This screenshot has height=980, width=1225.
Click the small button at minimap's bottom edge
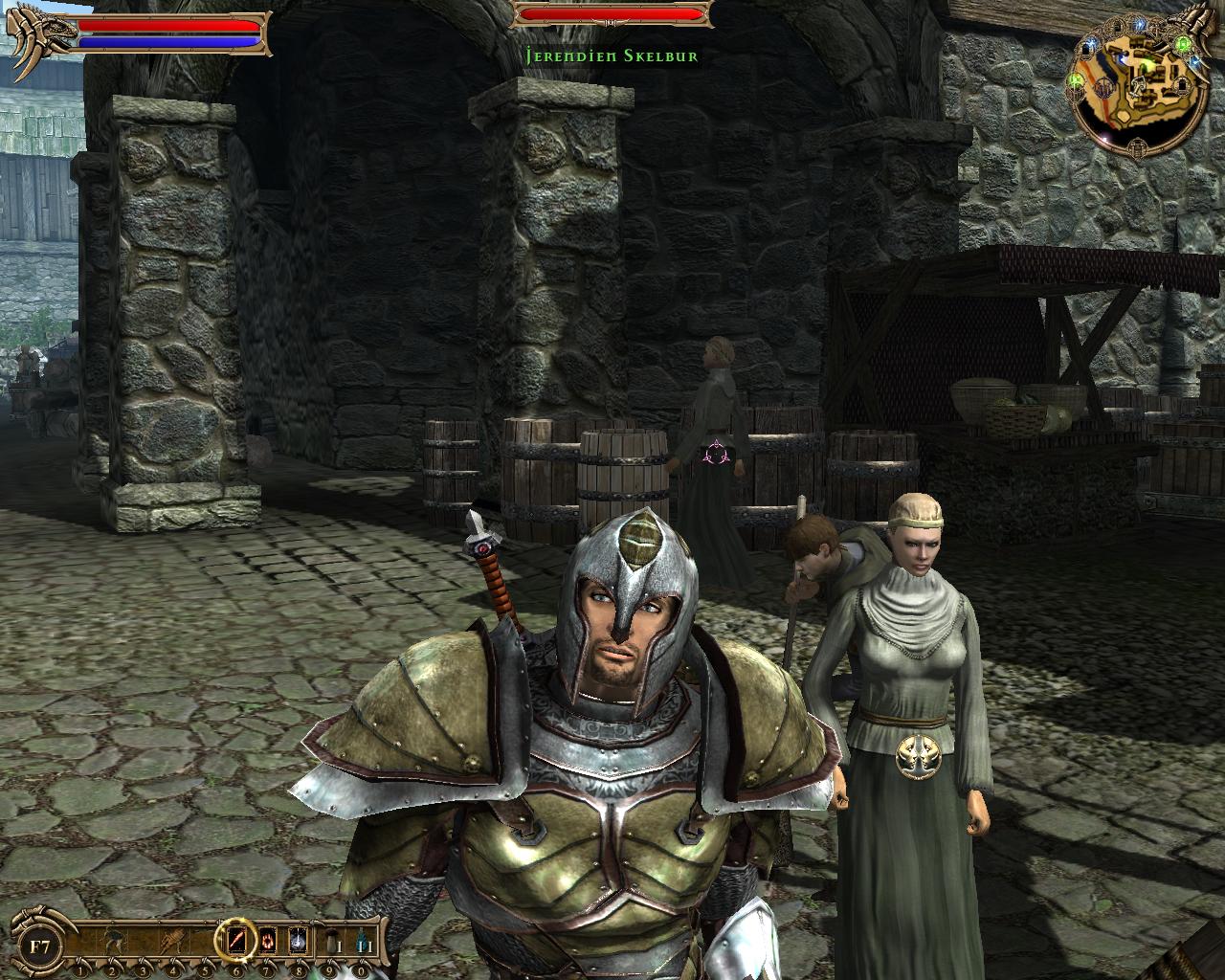[1138, 149]
